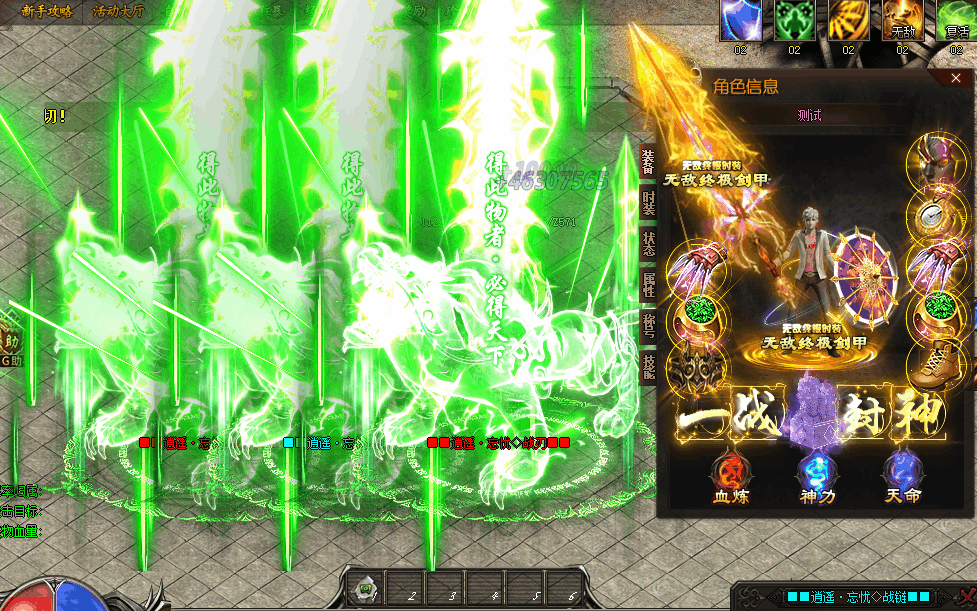Click the 复活 buff icon
Image resolution: width=977 pixels, height=611 pixels.
pos(956,20)
